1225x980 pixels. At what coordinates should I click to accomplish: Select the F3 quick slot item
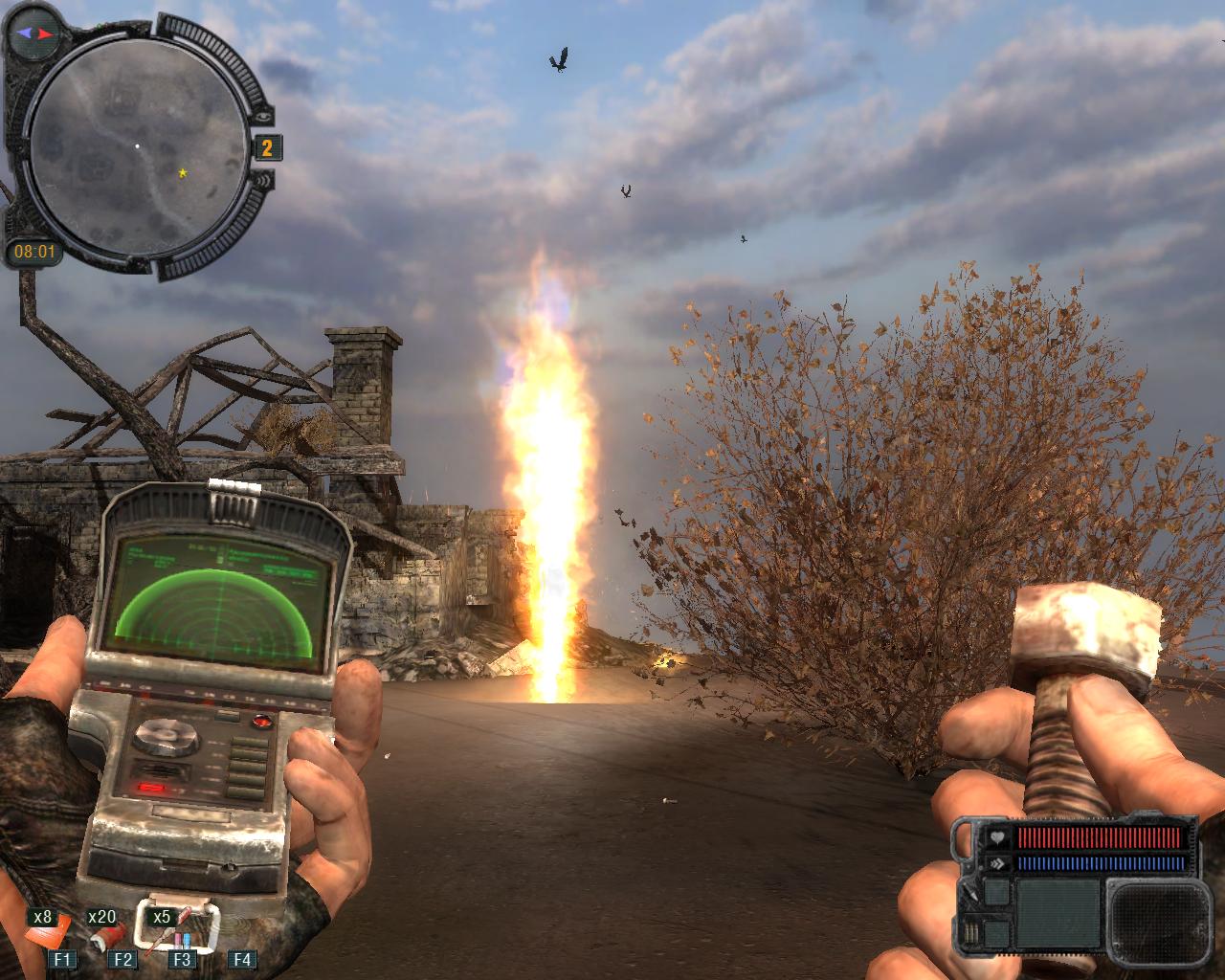point(177,926)
